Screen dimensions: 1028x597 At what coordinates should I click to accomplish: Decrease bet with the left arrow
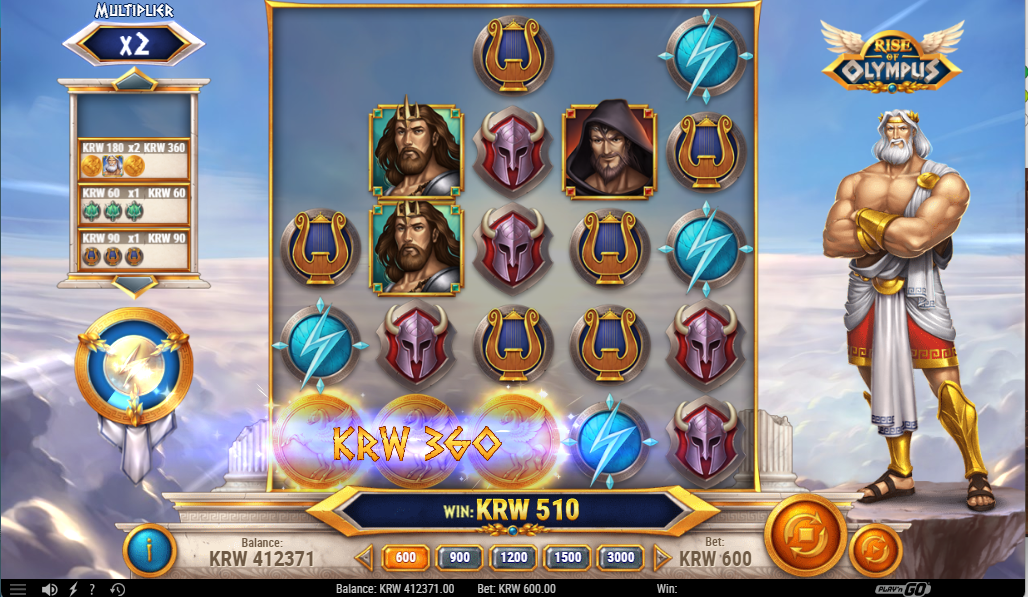coord(365,558)
